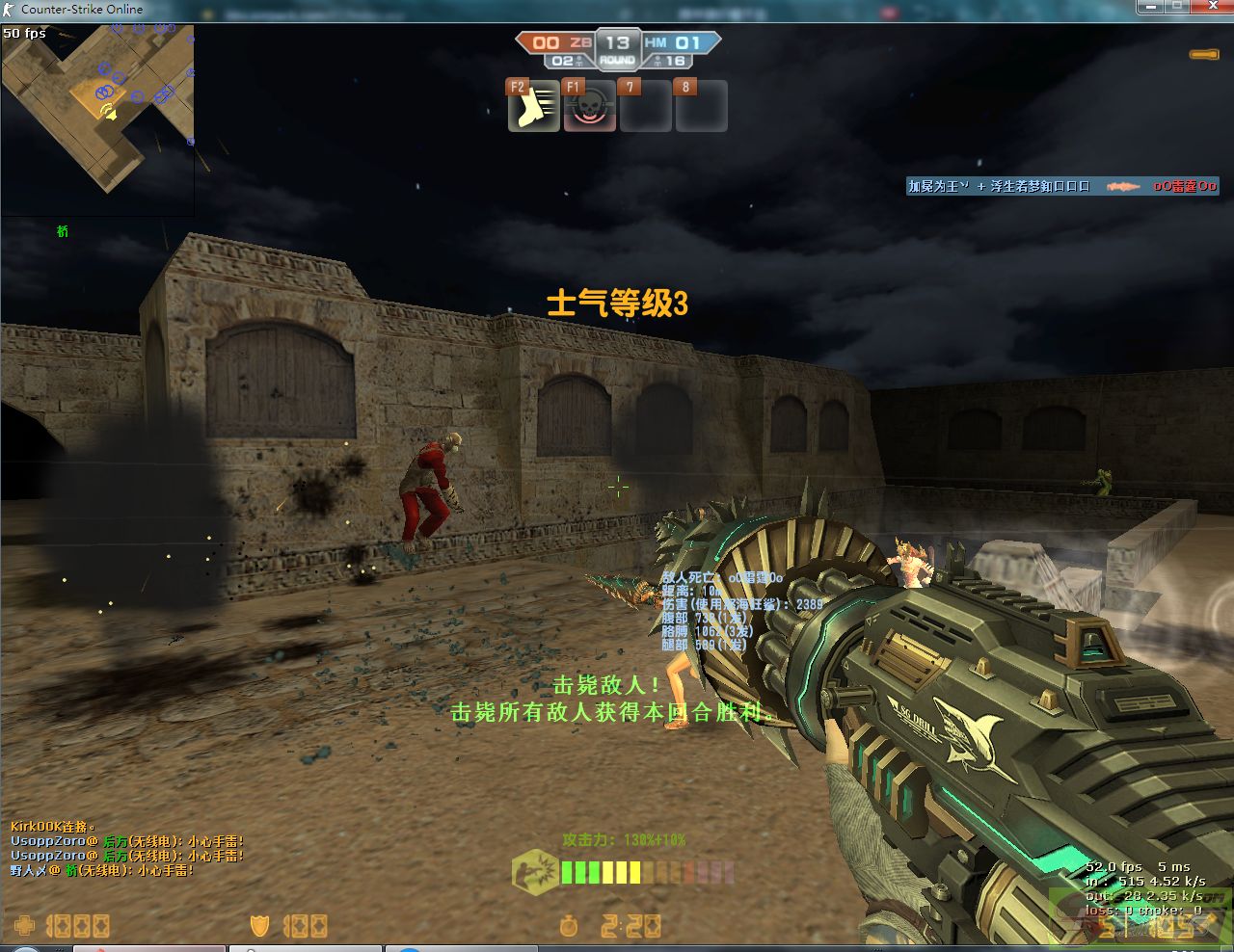Click the round 13 scoreboard panel
This screenshot has width=1234, height=952.
[x=617, y=50]
